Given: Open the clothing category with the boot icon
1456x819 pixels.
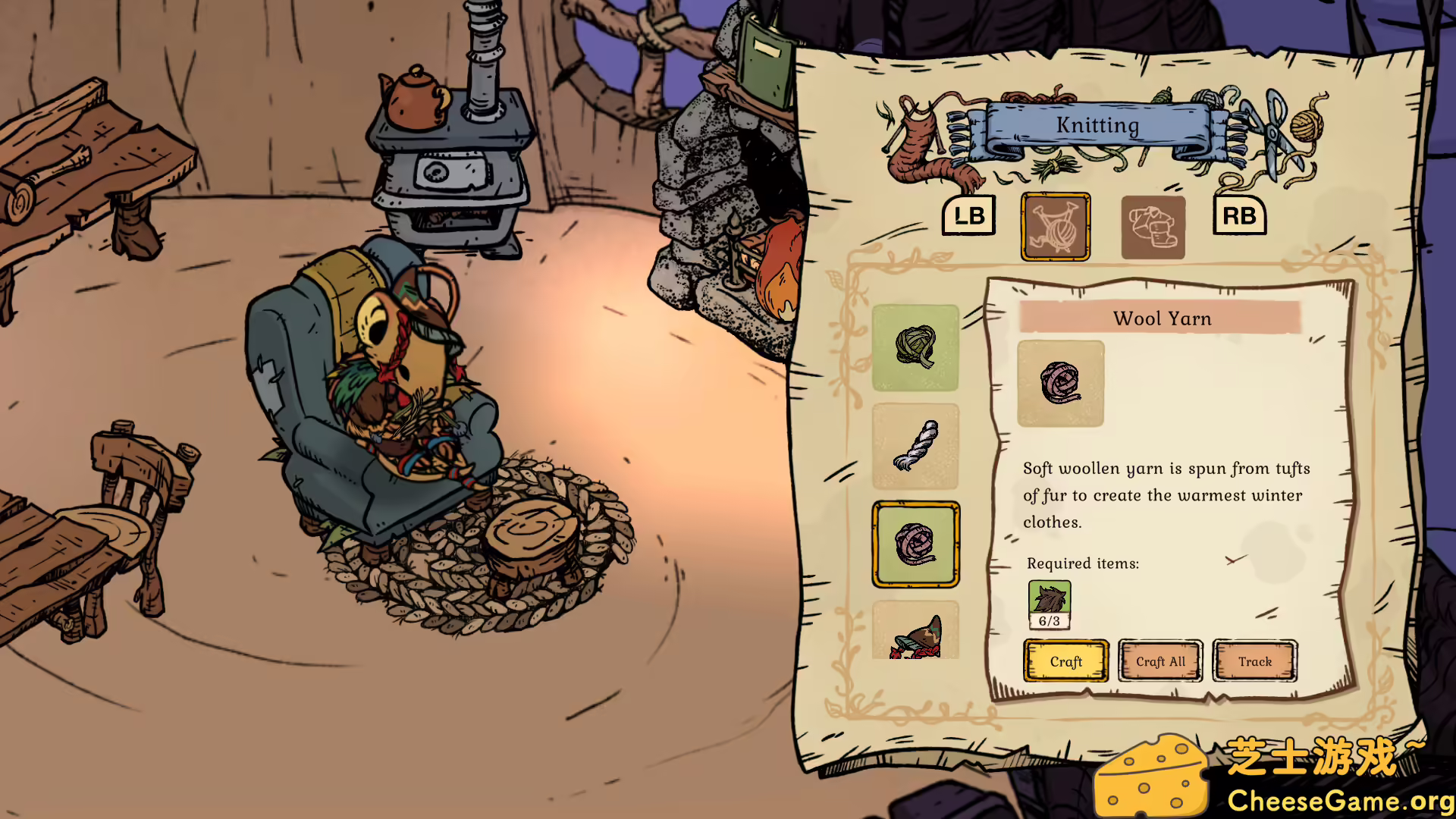Looking at the screenshot, I should pyautogui.click(x=1151, y=227).
